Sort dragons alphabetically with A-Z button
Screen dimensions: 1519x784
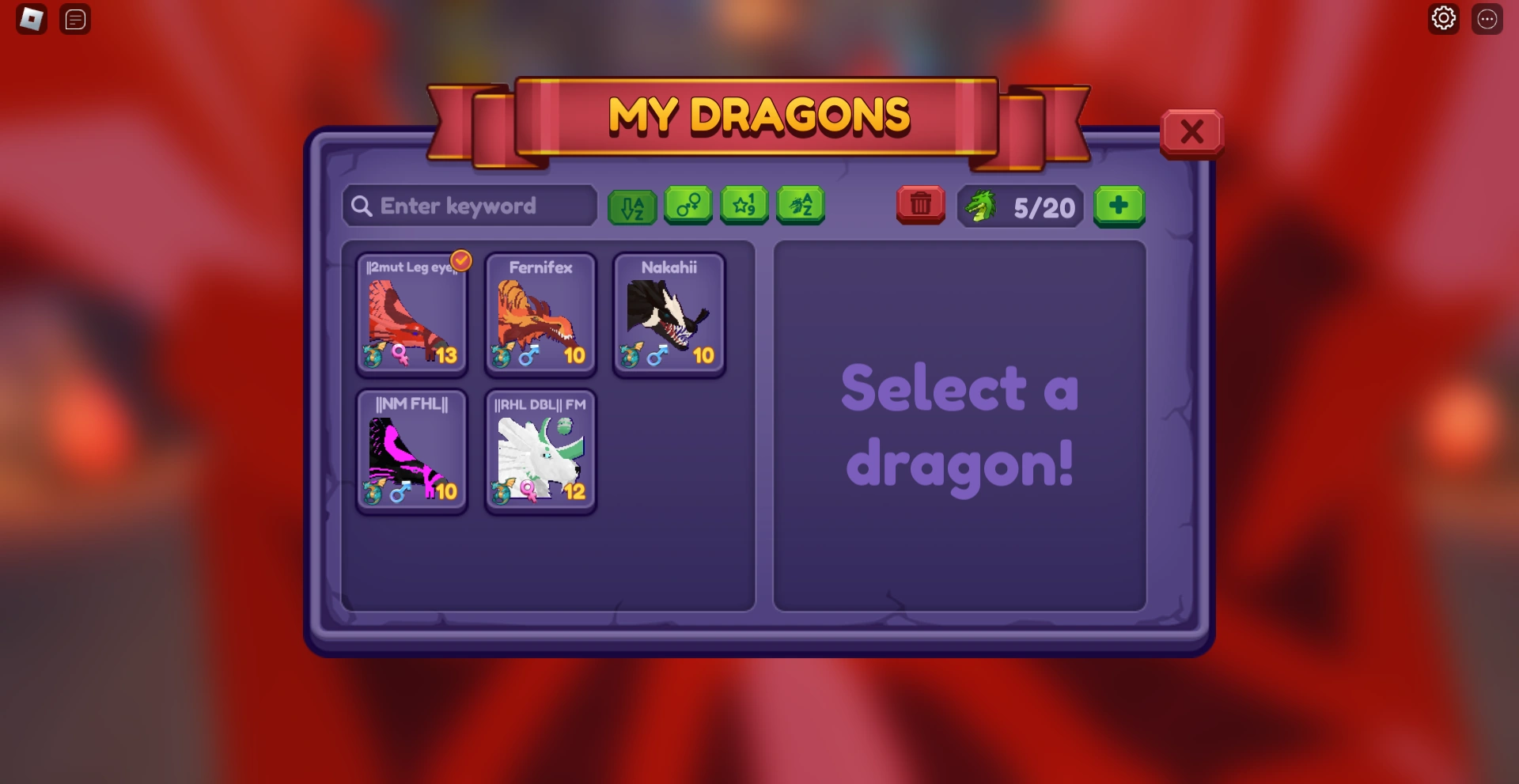click(x=631, y=206)
